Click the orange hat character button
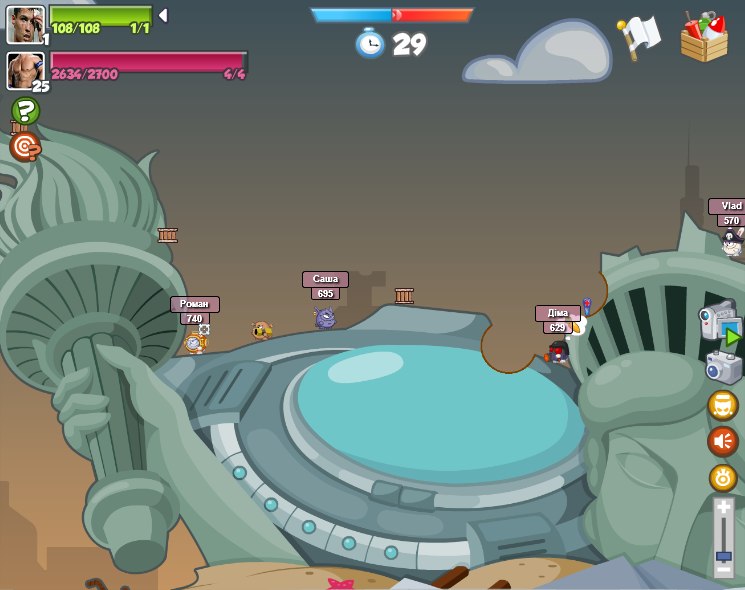Viewport: 745px width, 590px height. pos(723,405)
